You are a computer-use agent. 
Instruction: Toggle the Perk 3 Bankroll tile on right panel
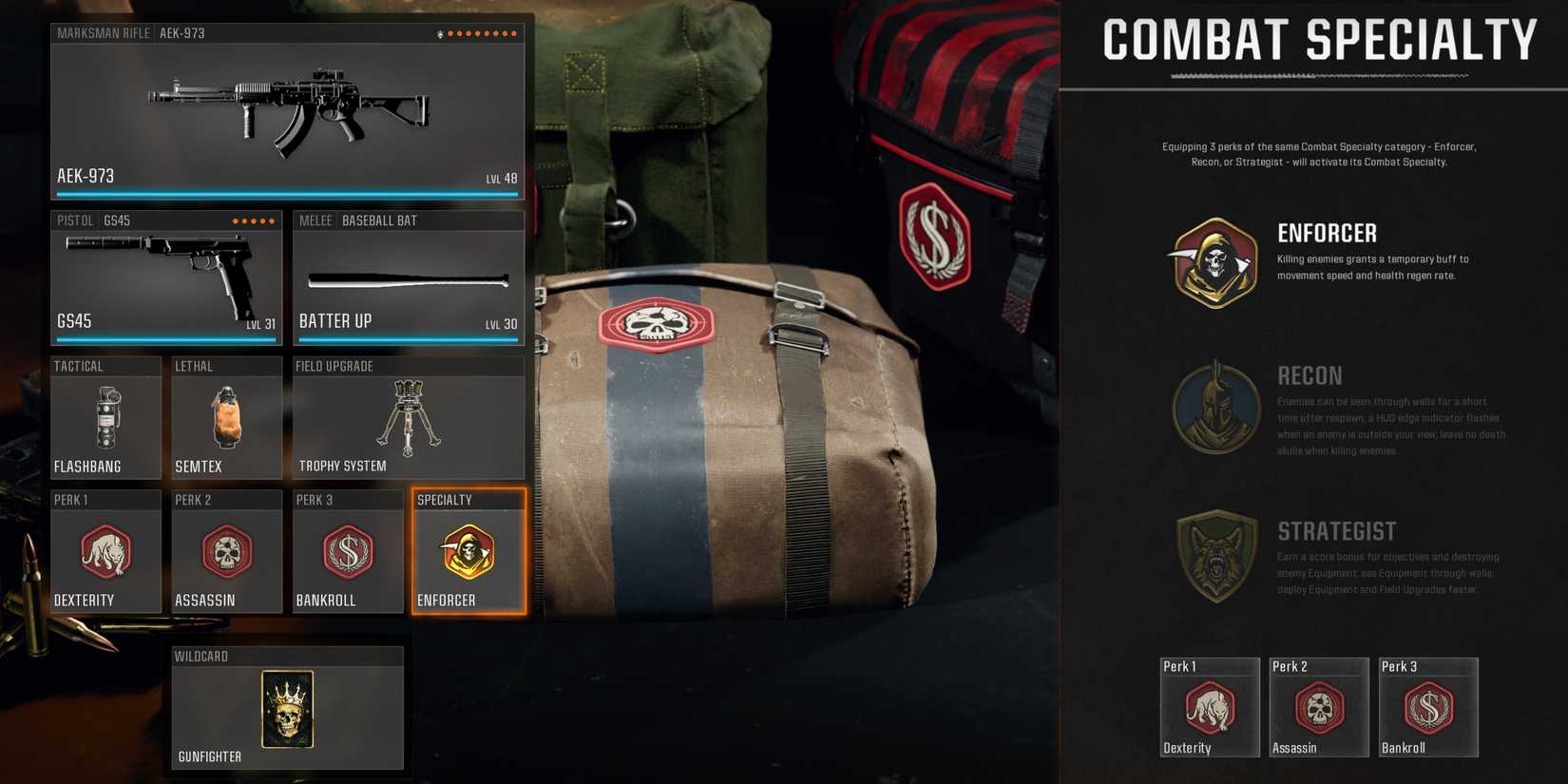tap(1427, 707)
